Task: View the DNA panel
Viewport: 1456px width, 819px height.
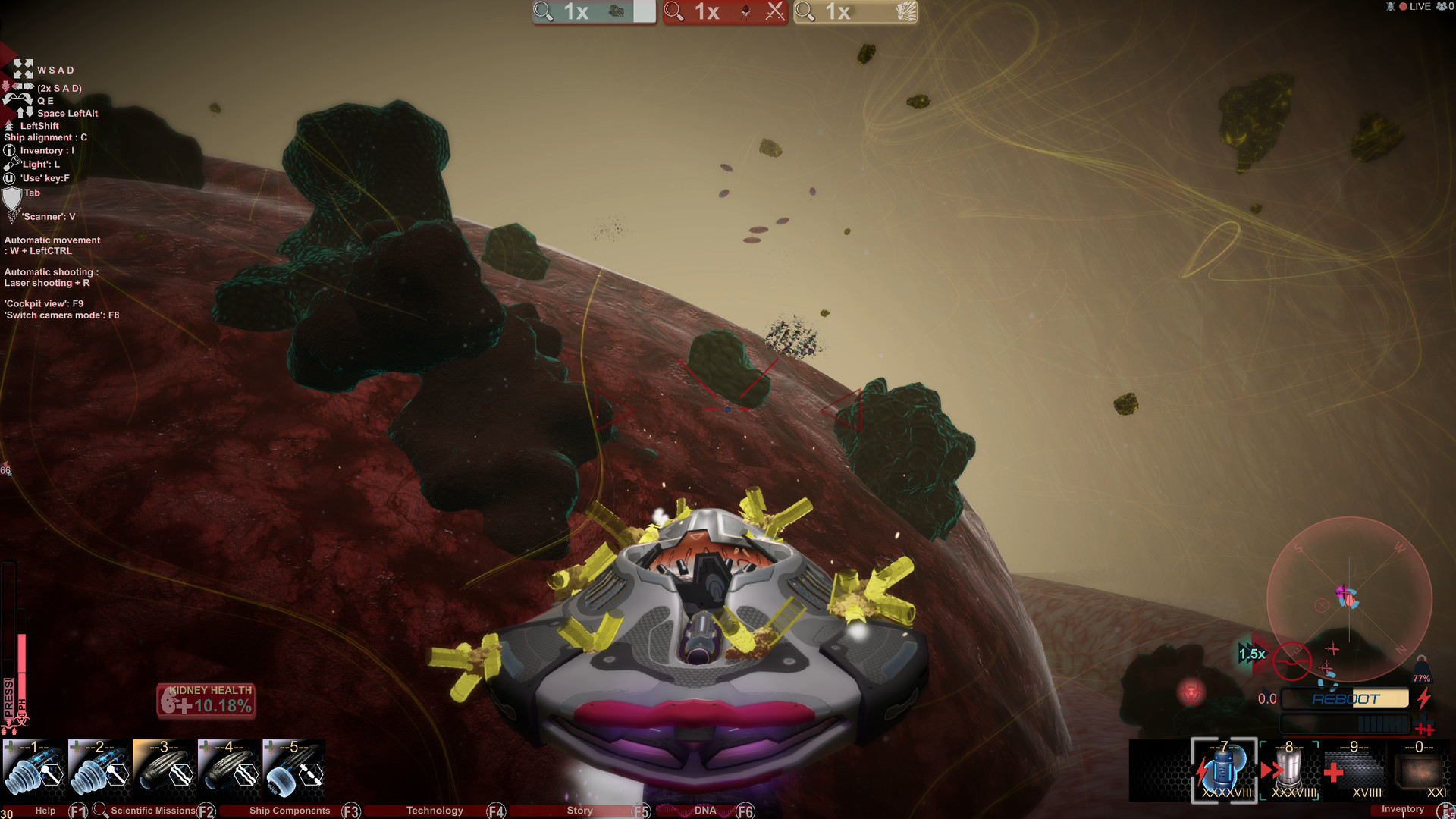Action: [x=705, y=811]
